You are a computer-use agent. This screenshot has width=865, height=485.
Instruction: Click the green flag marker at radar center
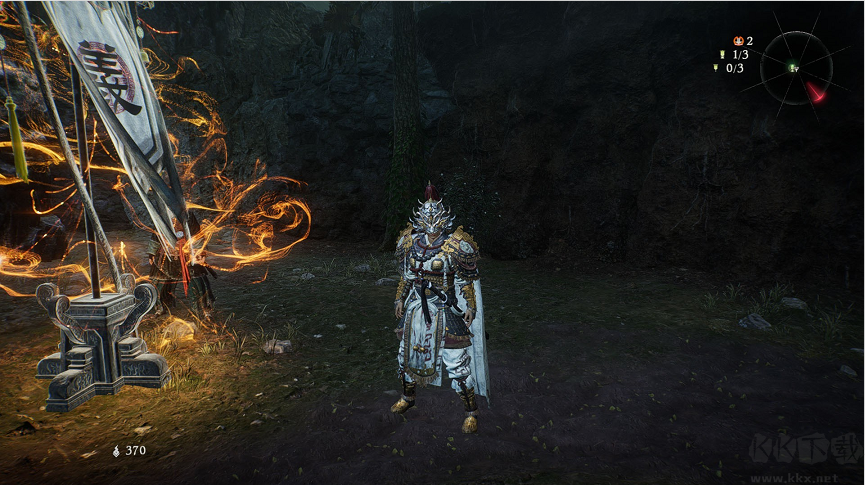coord(793,68)
